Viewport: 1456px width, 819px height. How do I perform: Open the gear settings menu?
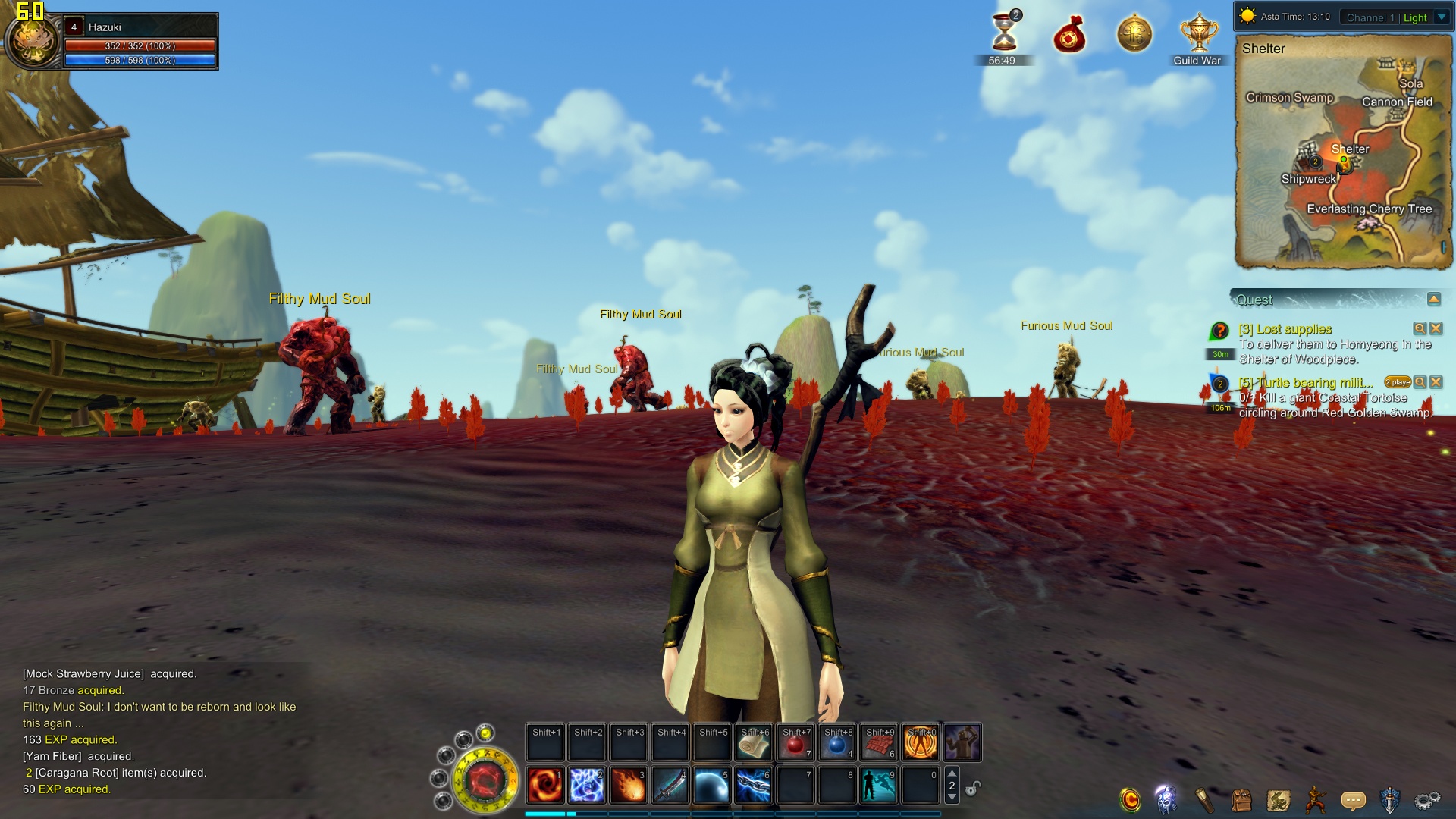1427,800
